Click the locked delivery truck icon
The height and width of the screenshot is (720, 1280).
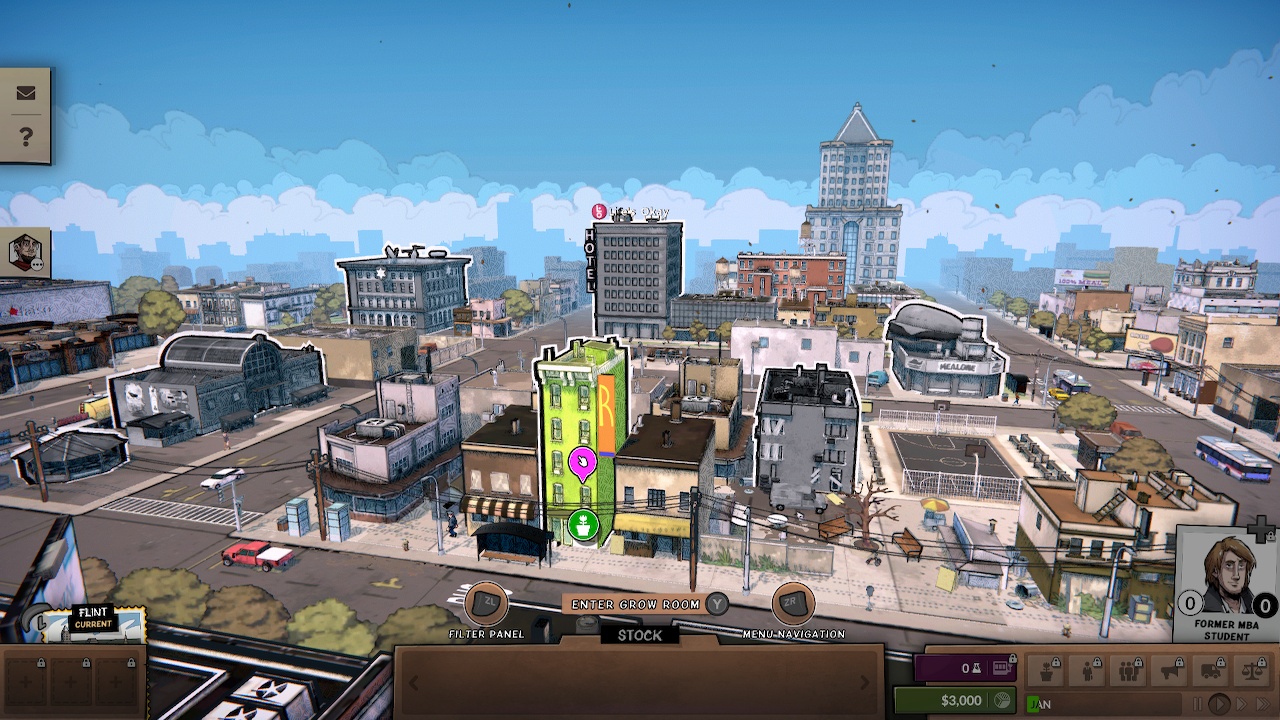(1207, 670)
